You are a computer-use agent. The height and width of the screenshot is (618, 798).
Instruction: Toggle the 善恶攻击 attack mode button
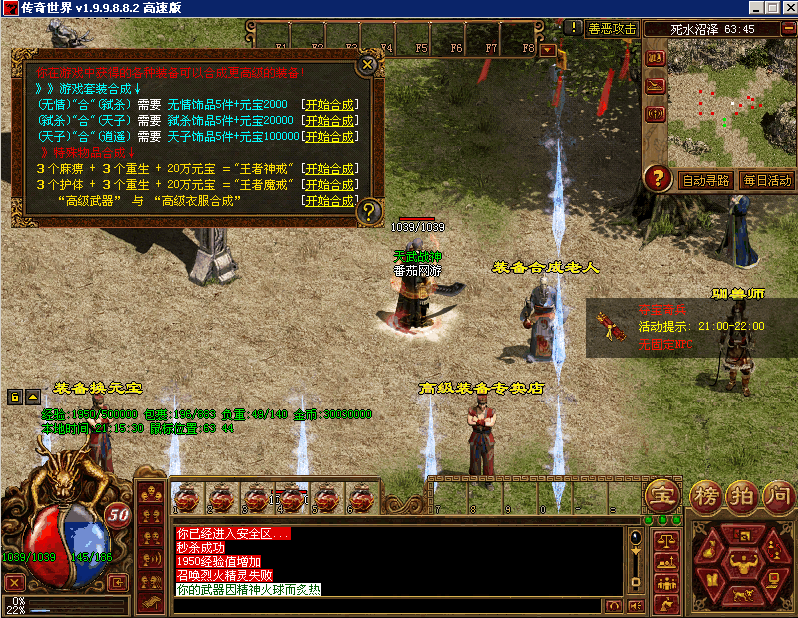(612, 29)
